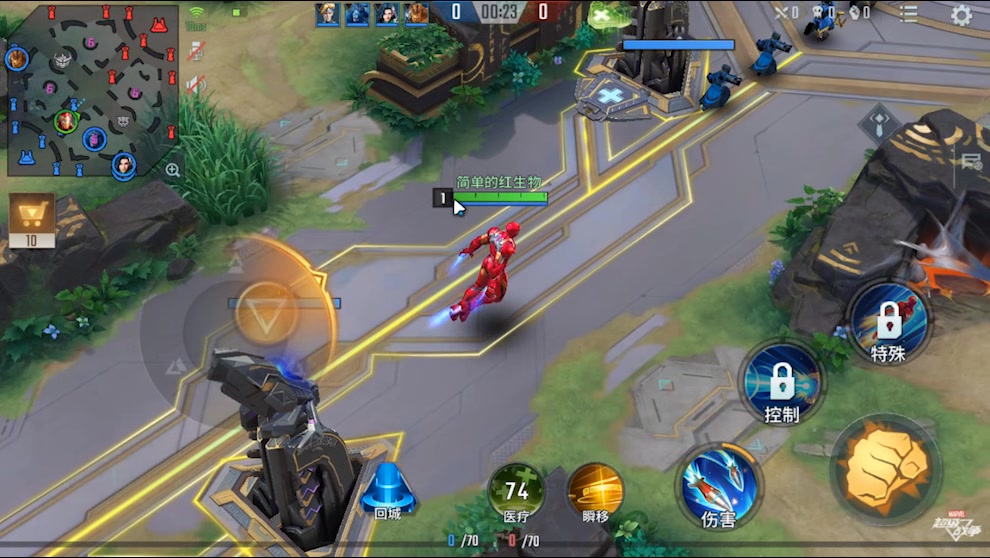The image size is (990, 558).
Task: Open the quick chat flag icon
Action: [x=970, y=161]
